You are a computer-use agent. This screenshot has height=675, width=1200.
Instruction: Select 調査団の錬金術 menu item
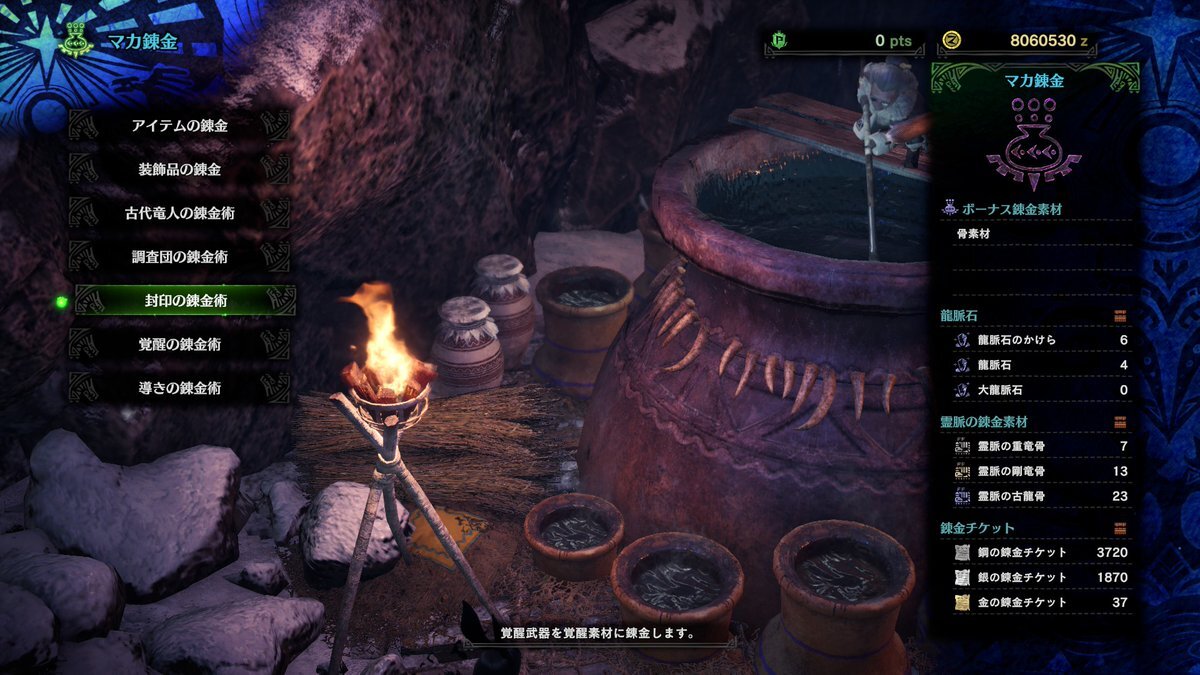click(180, 257)
